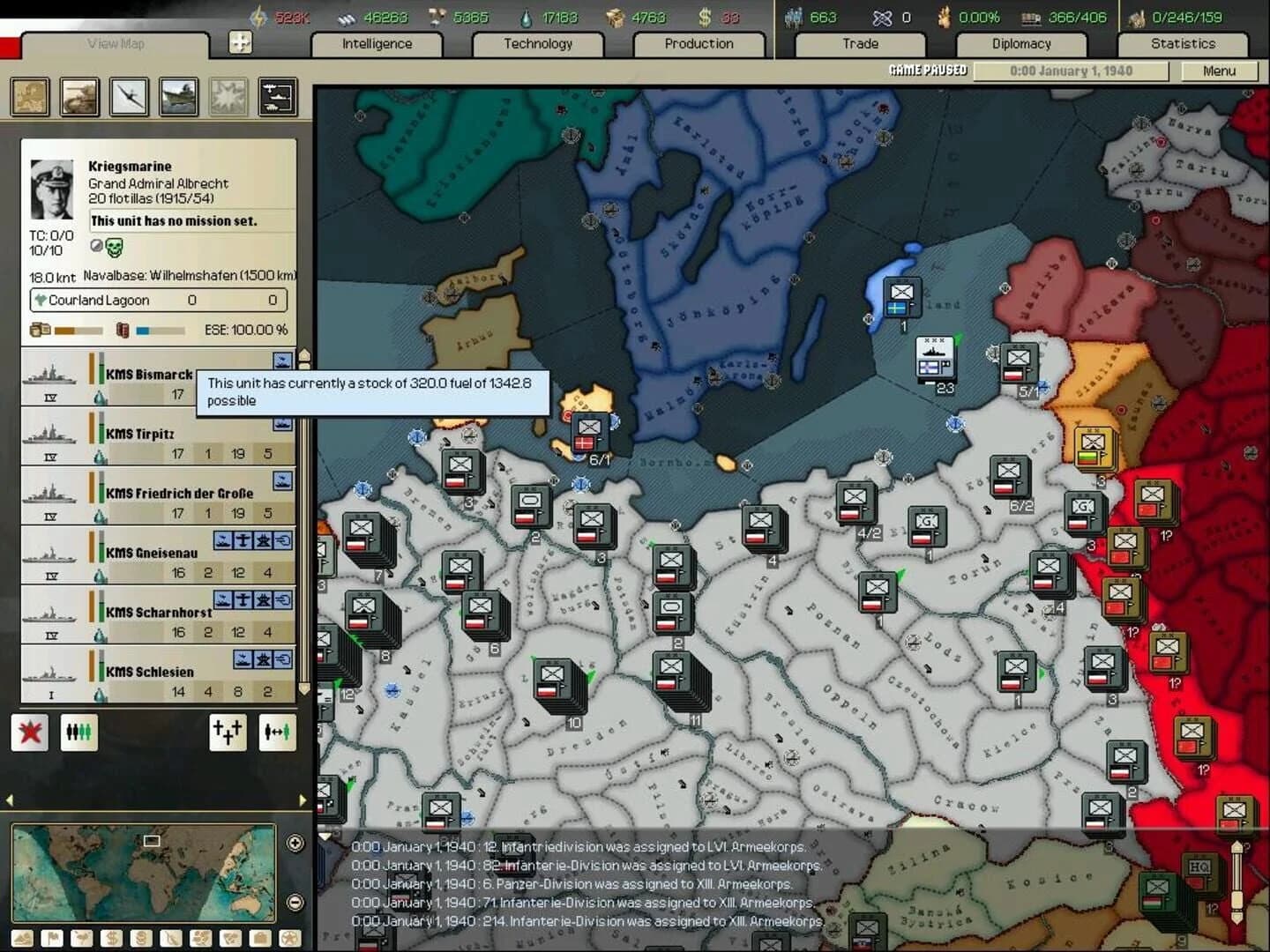
Task: Click the merge units icon near bottom left
Action: tap(228, 733)
